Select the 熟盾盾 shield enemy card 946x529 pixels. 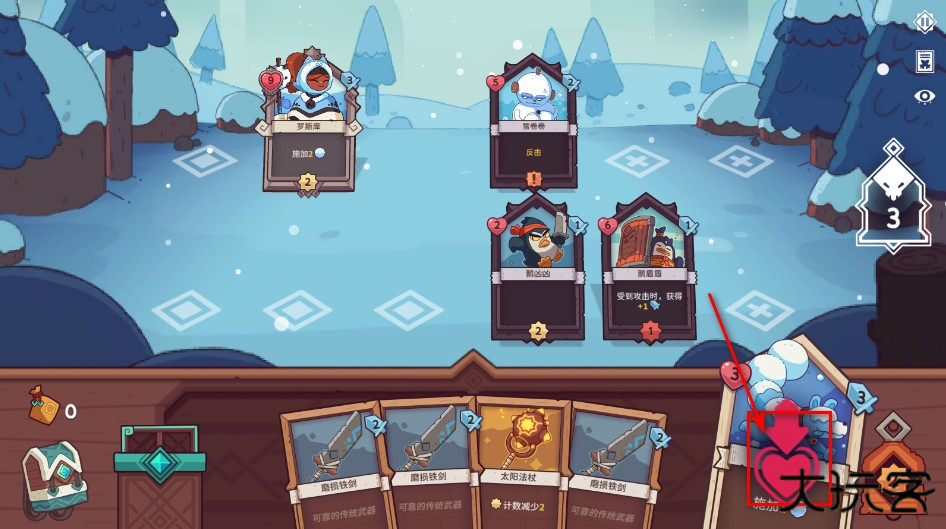(649, 269)
